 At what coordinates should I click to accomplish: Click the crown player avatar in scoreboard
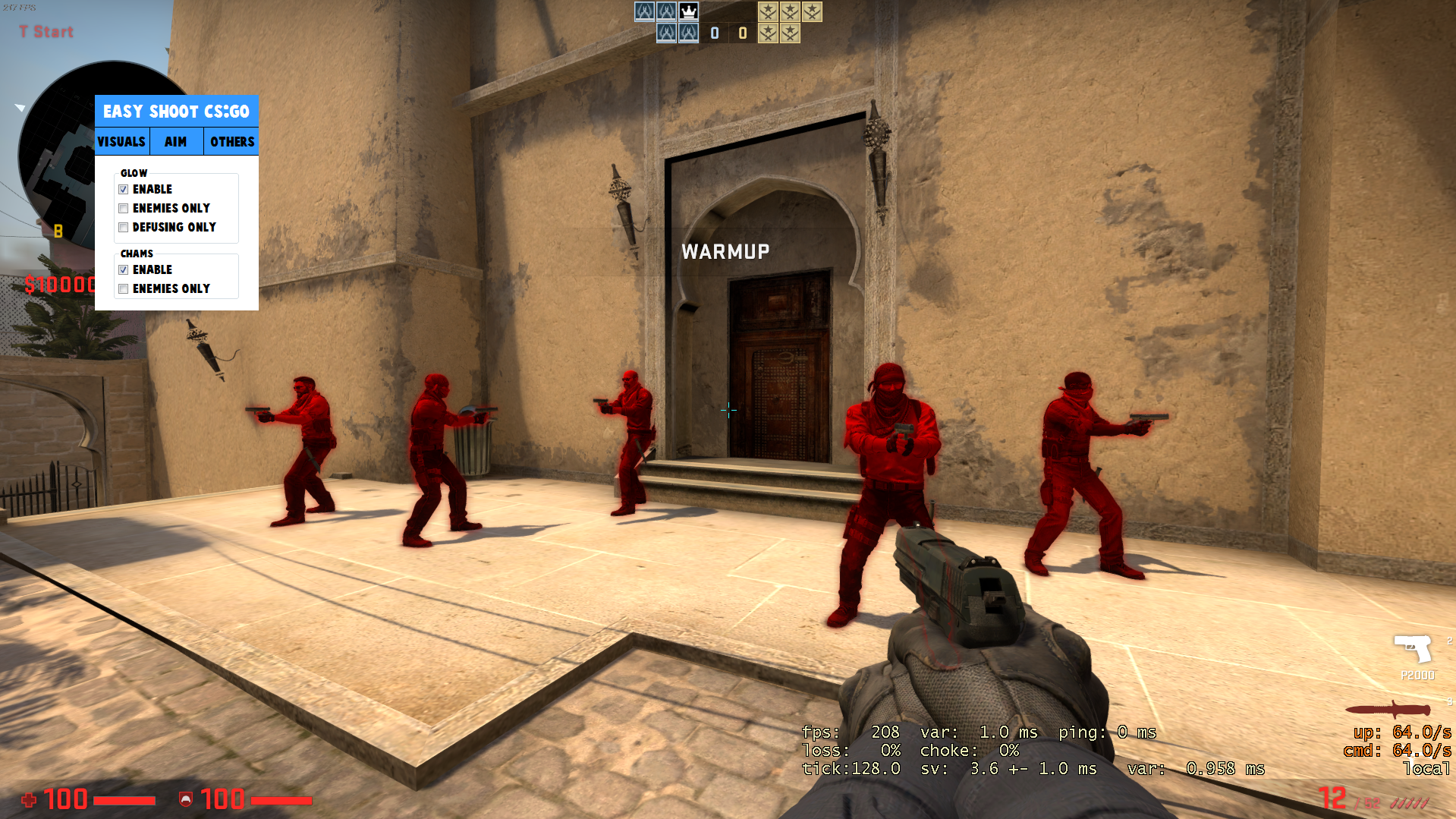(688, 11)
